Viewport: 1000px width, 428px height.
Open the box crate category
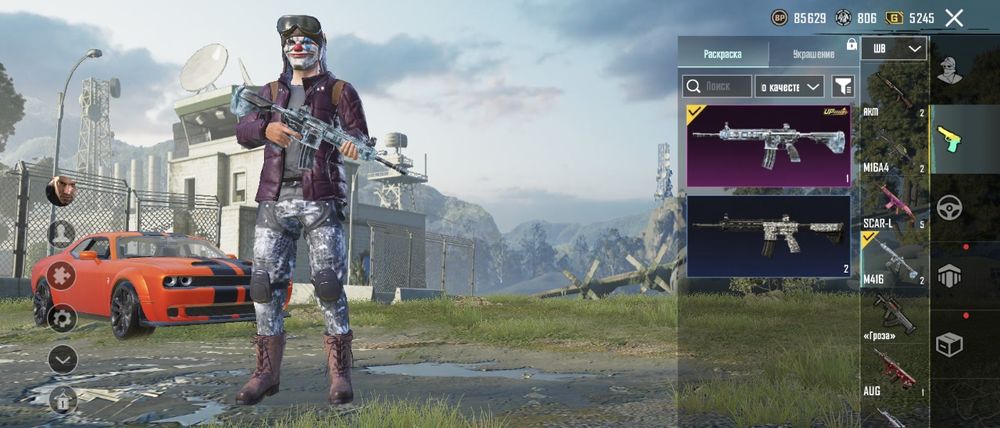pos(949,344)
